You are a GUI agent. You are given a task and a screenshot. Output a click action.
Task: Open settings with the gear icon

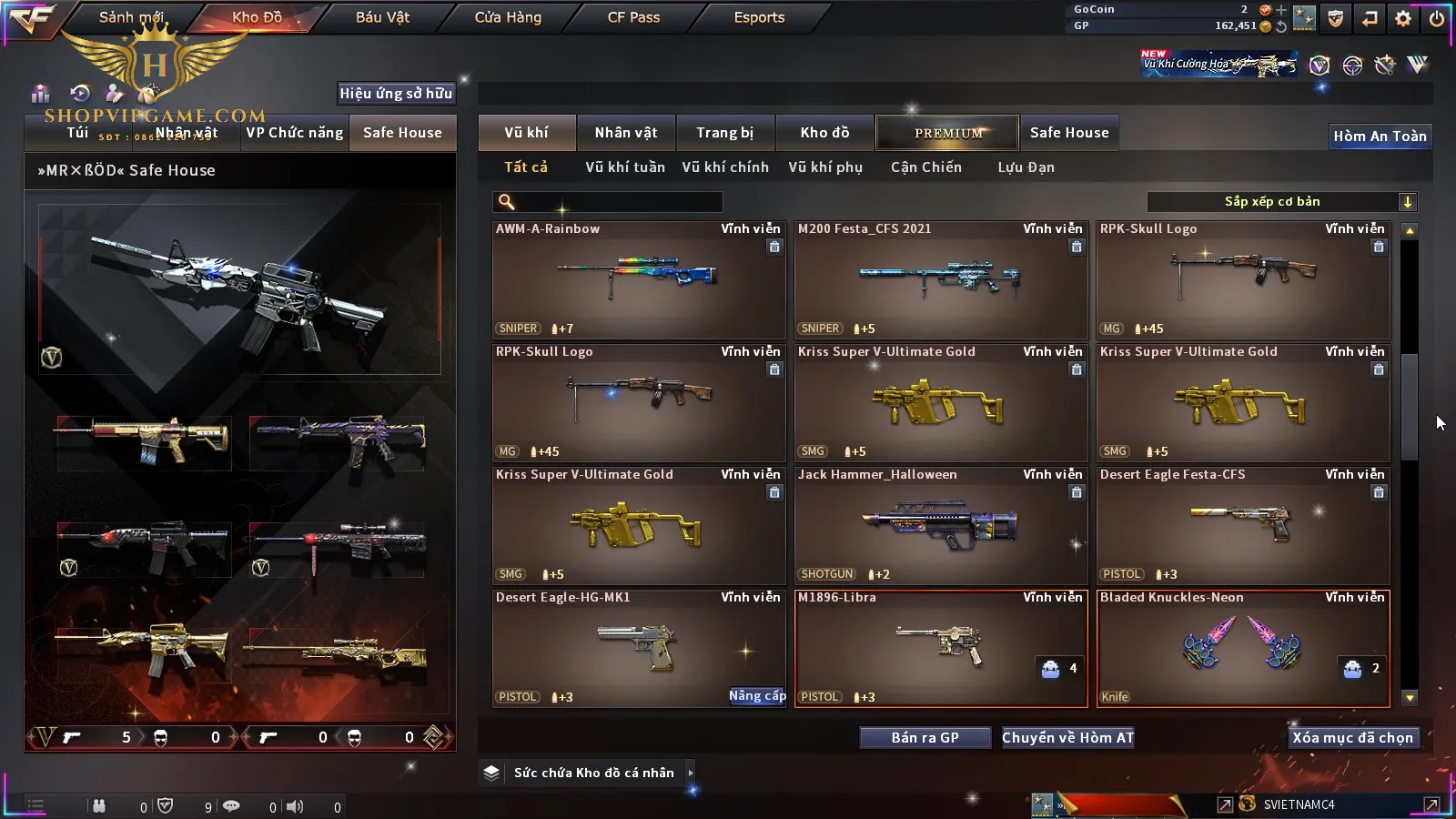click(x=1403, y=18)
